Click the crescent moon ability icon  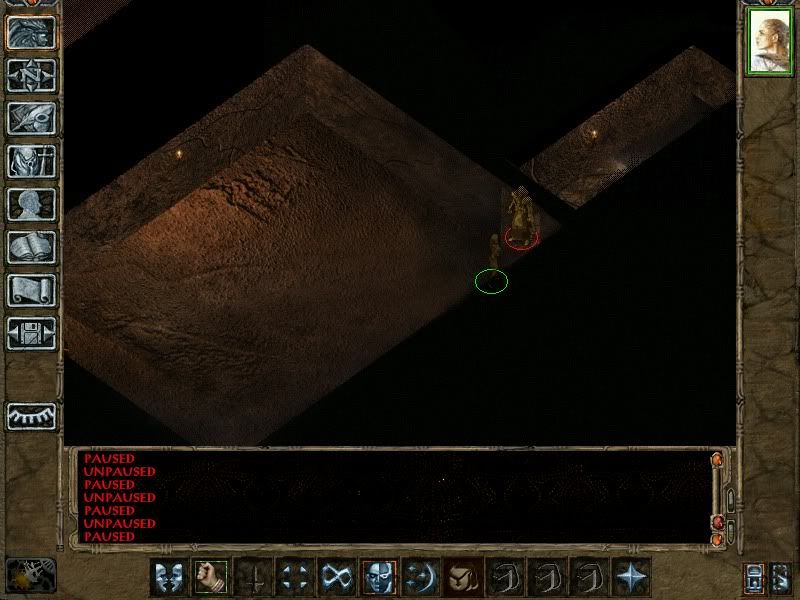(x=421, y=577)
